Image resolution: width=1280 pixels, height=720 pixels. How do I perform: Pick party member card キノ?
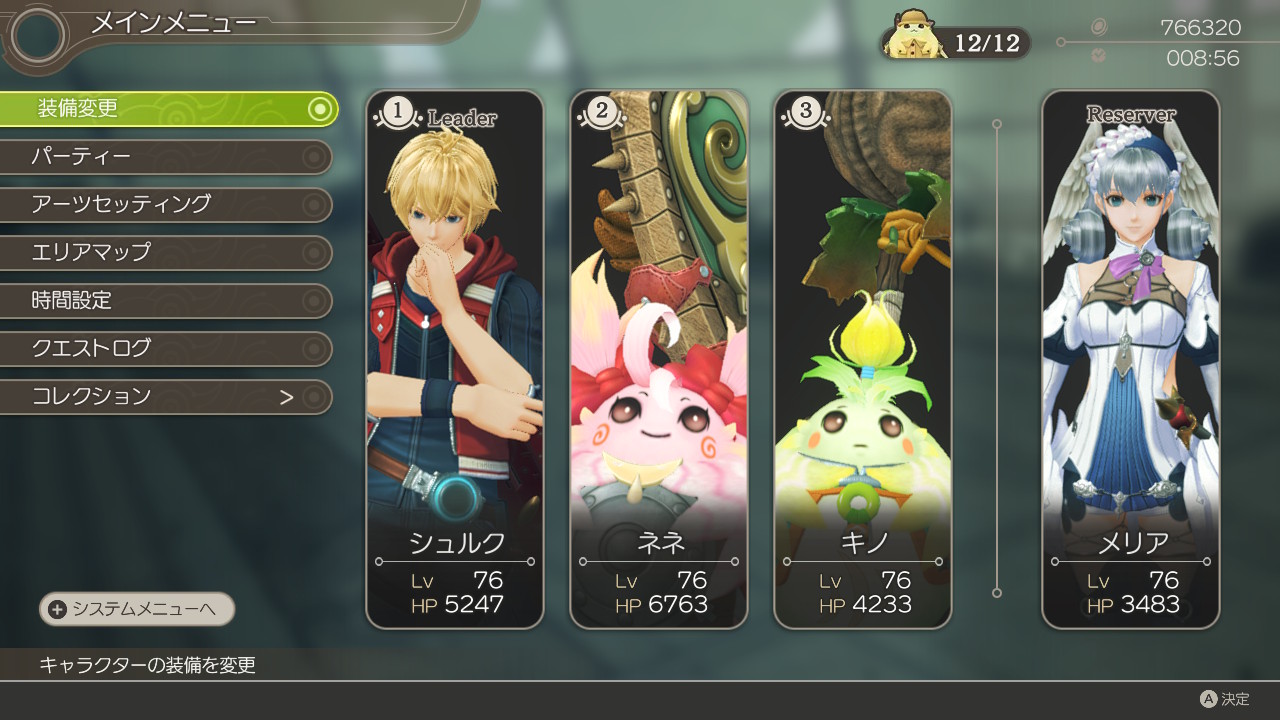[863, 360]
